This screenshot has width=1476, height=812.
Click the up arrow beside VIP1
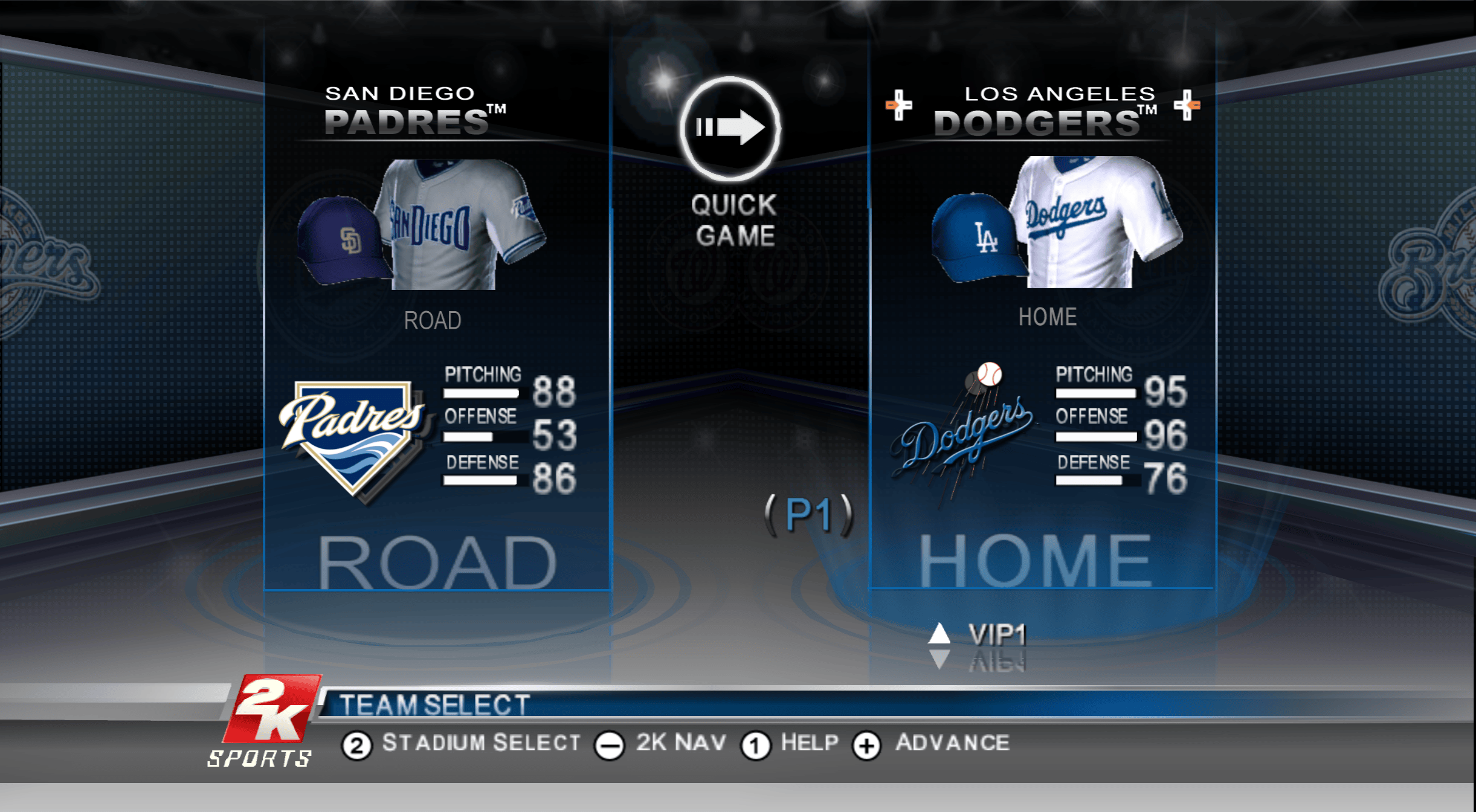point(939,633)
